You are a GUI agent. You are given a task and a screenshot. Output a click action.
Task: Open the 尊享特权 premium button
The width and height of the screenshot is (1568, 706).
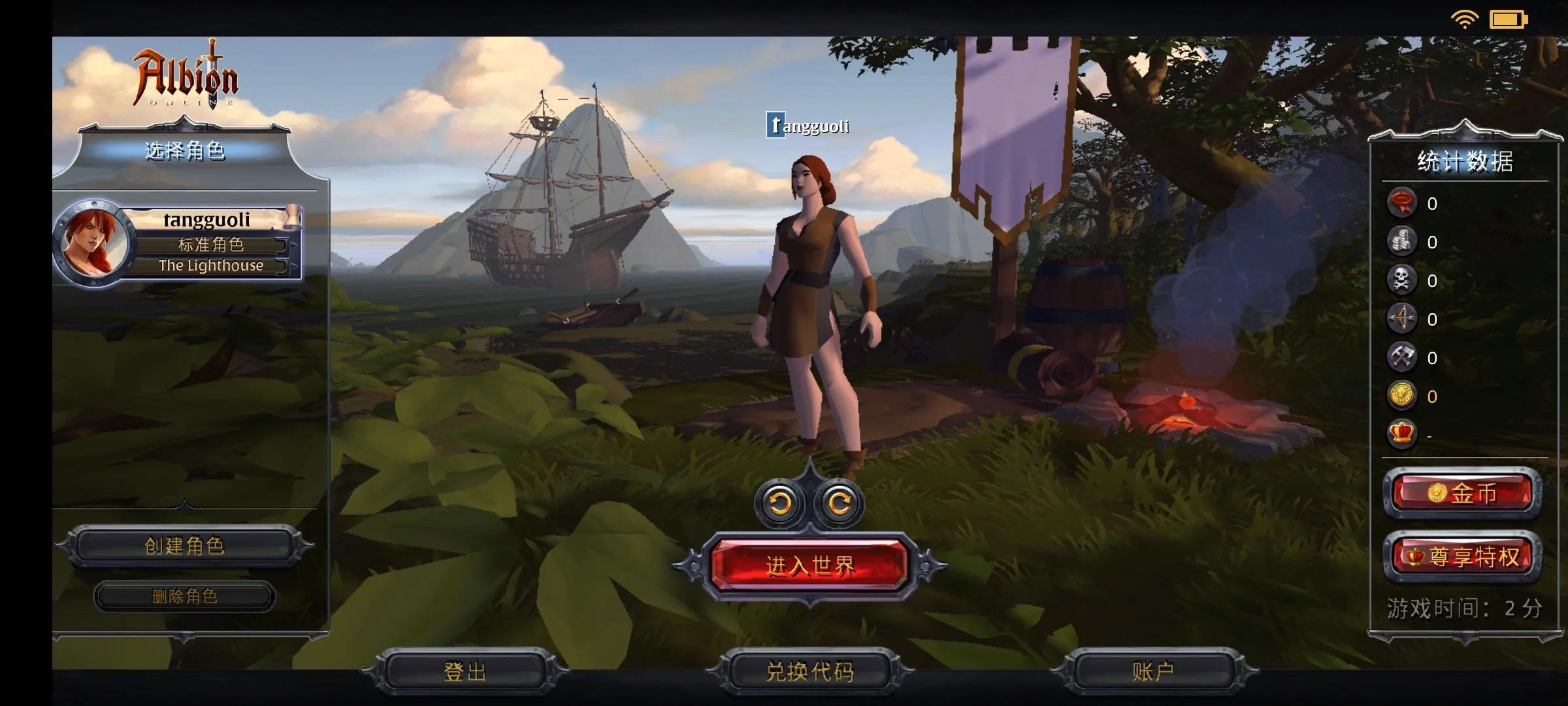(x=1463, y=557)
